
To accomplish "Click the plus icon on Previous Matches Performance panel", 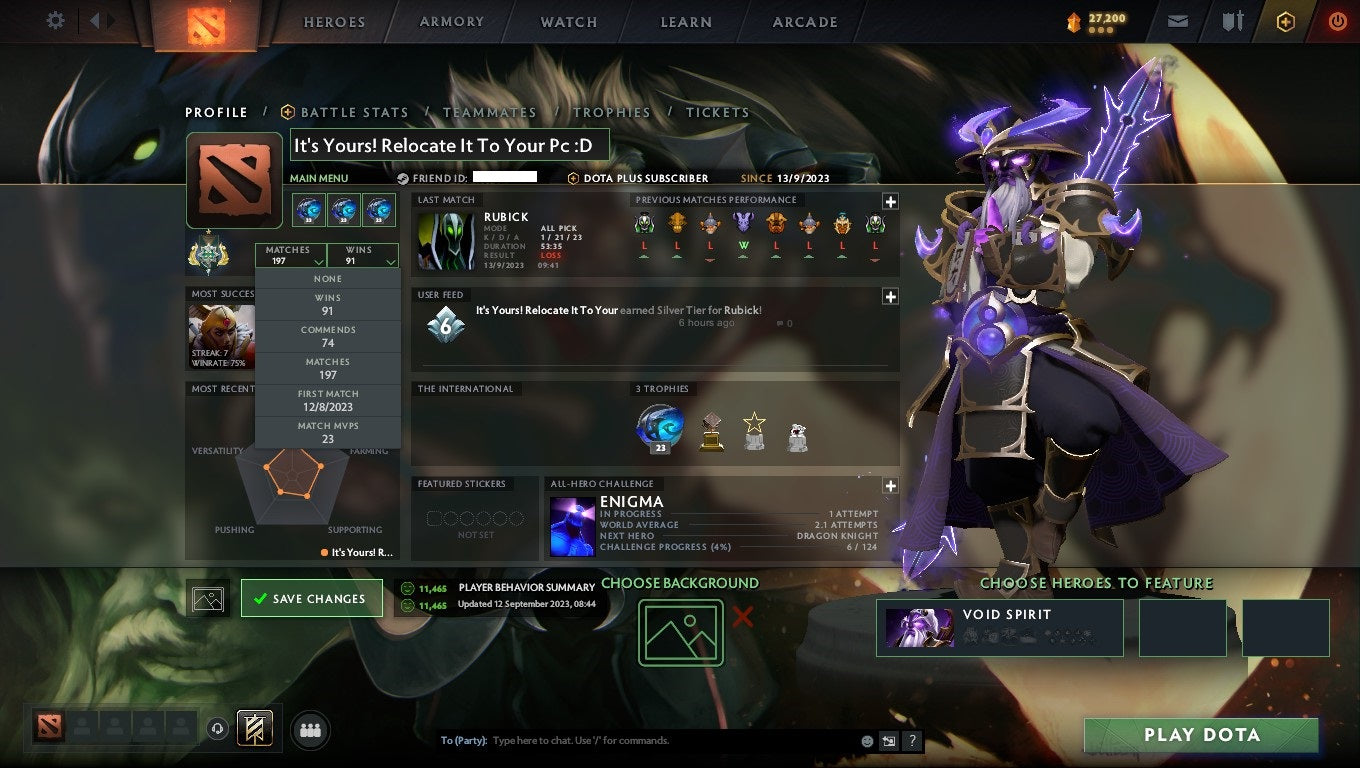I will tap(889, 199).
